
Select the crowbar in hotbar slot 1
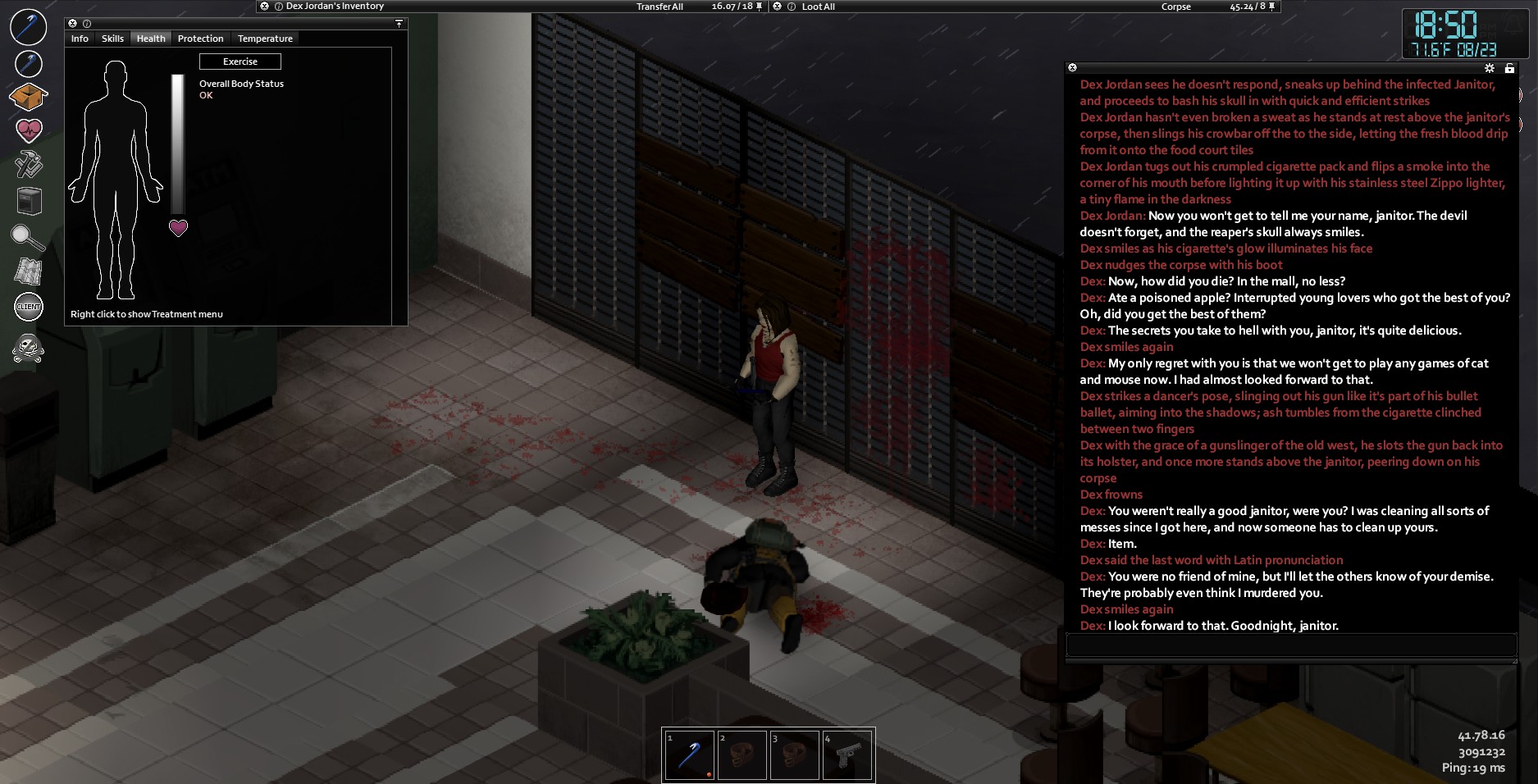coord(689,755)
